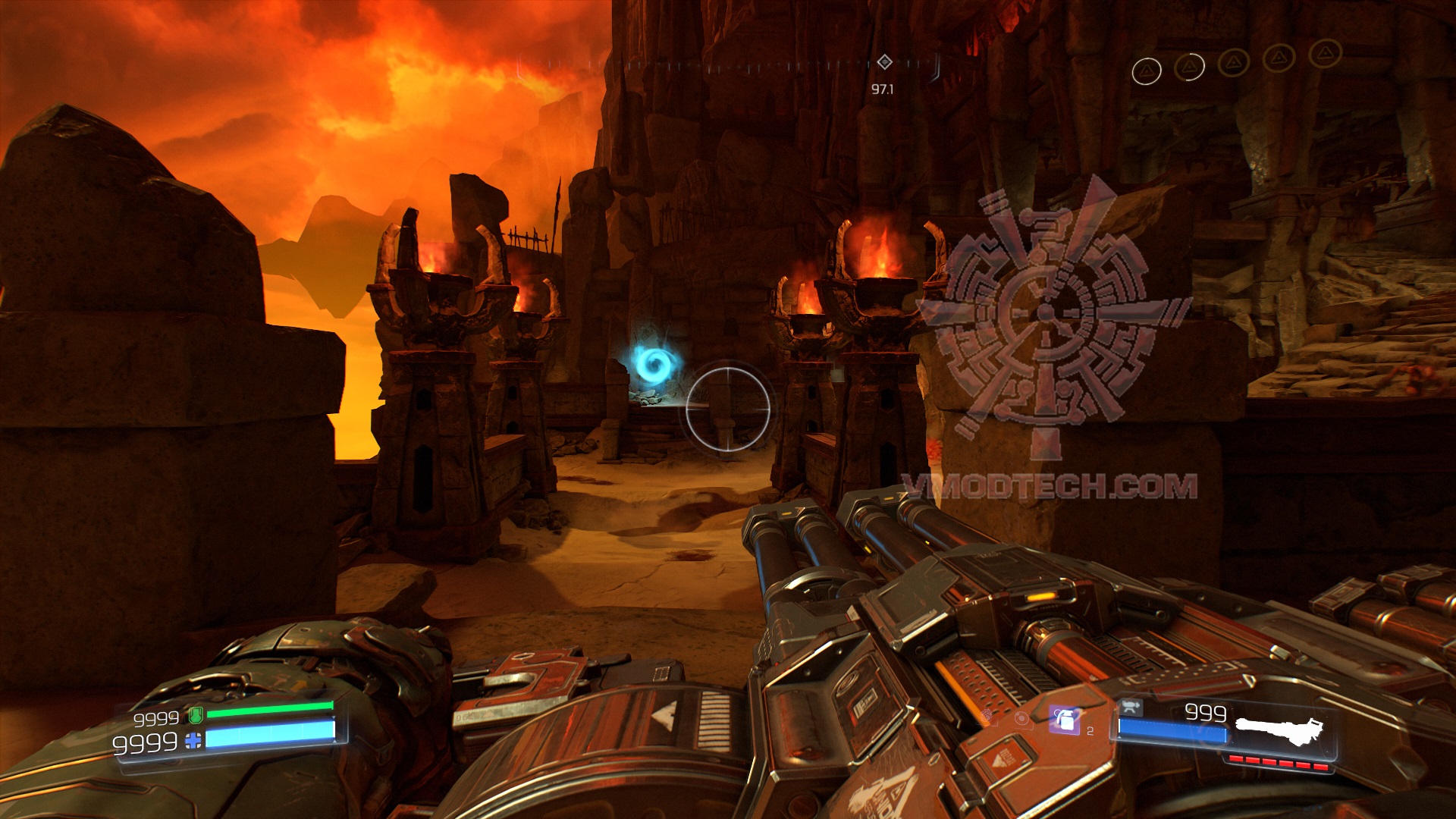The image size is (1456, 819).
Task: Select the faded circular equipment icon beside the grenade
Action: 1022,719
